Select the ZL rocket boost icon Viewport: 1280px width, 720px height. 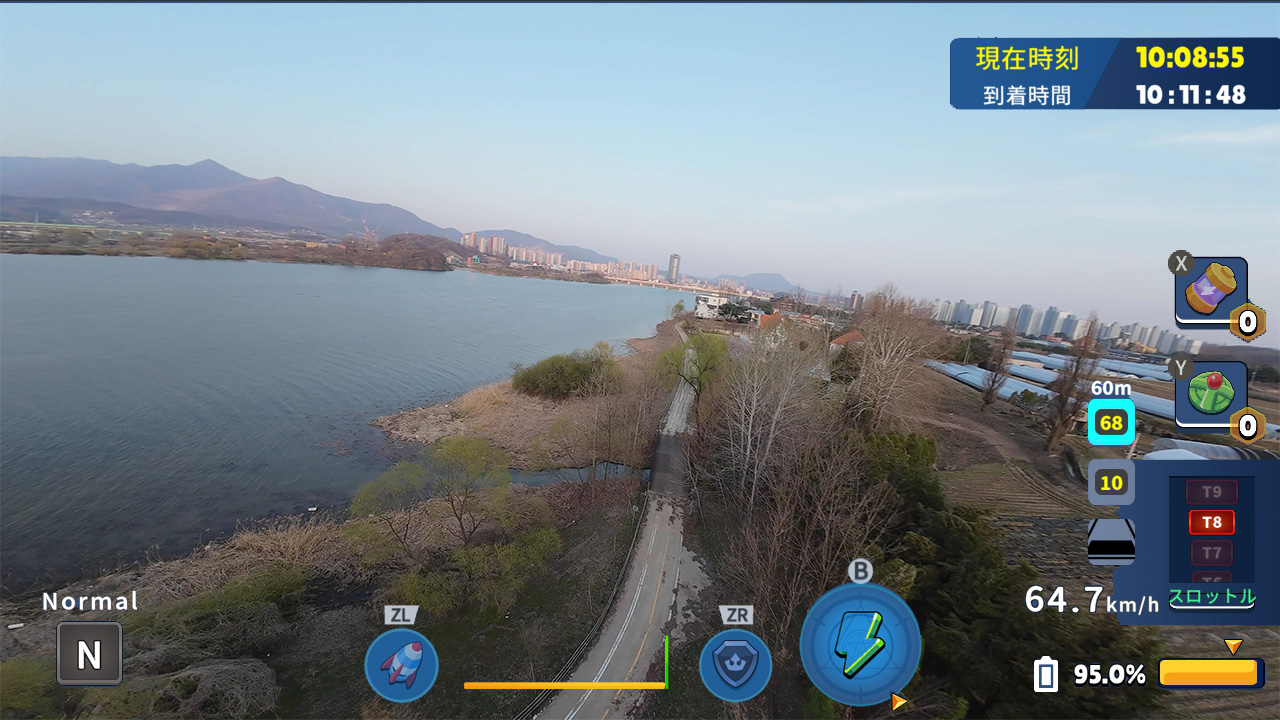tap(400, 667)
